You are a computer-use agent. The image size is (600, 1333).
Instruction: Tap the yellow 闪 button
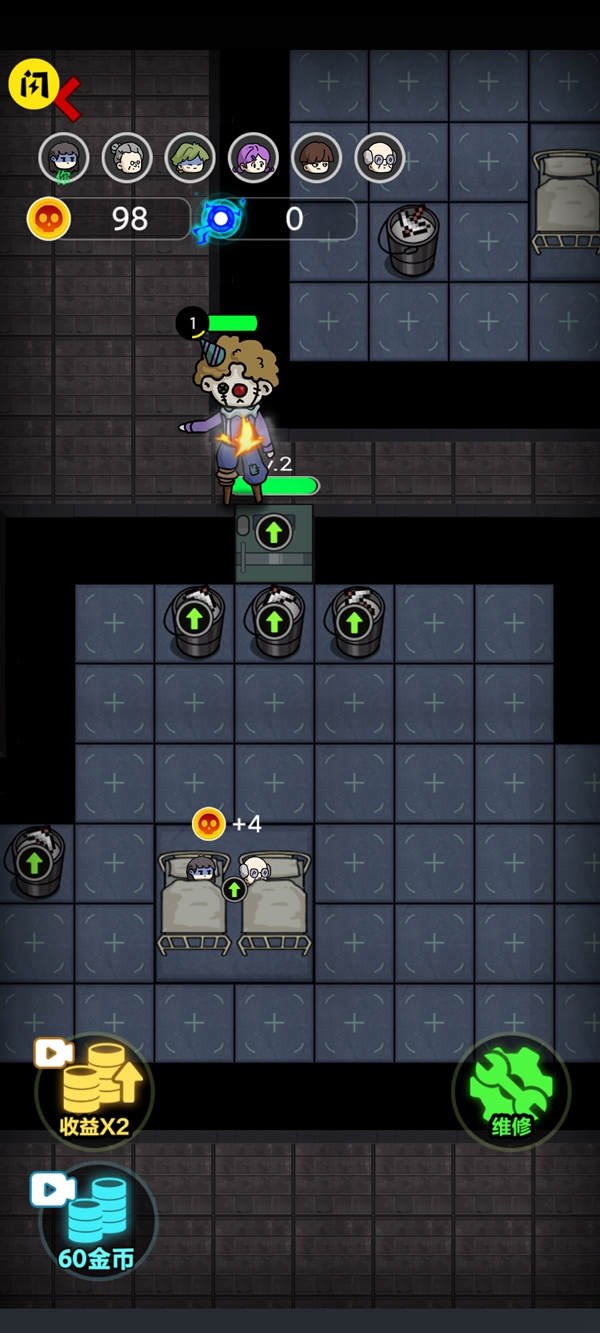click(34, 85)
